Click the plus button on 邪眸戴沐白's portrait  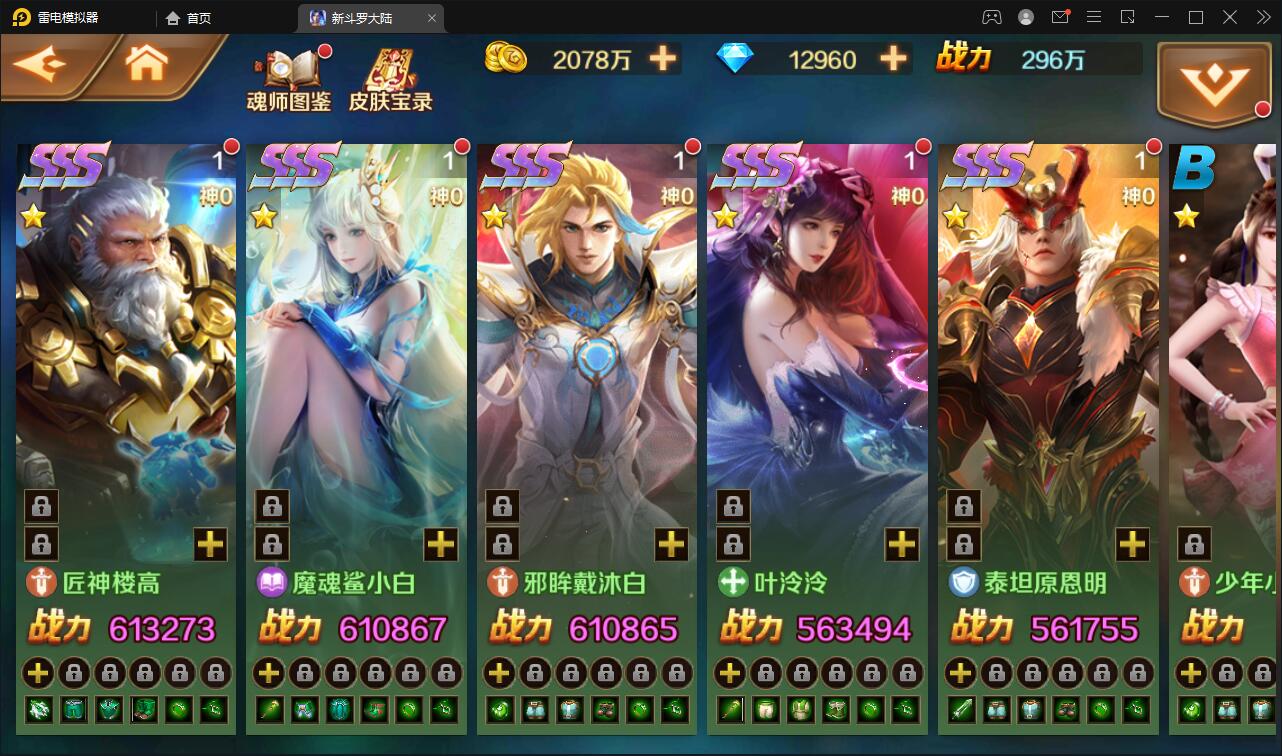pos(670,544)
